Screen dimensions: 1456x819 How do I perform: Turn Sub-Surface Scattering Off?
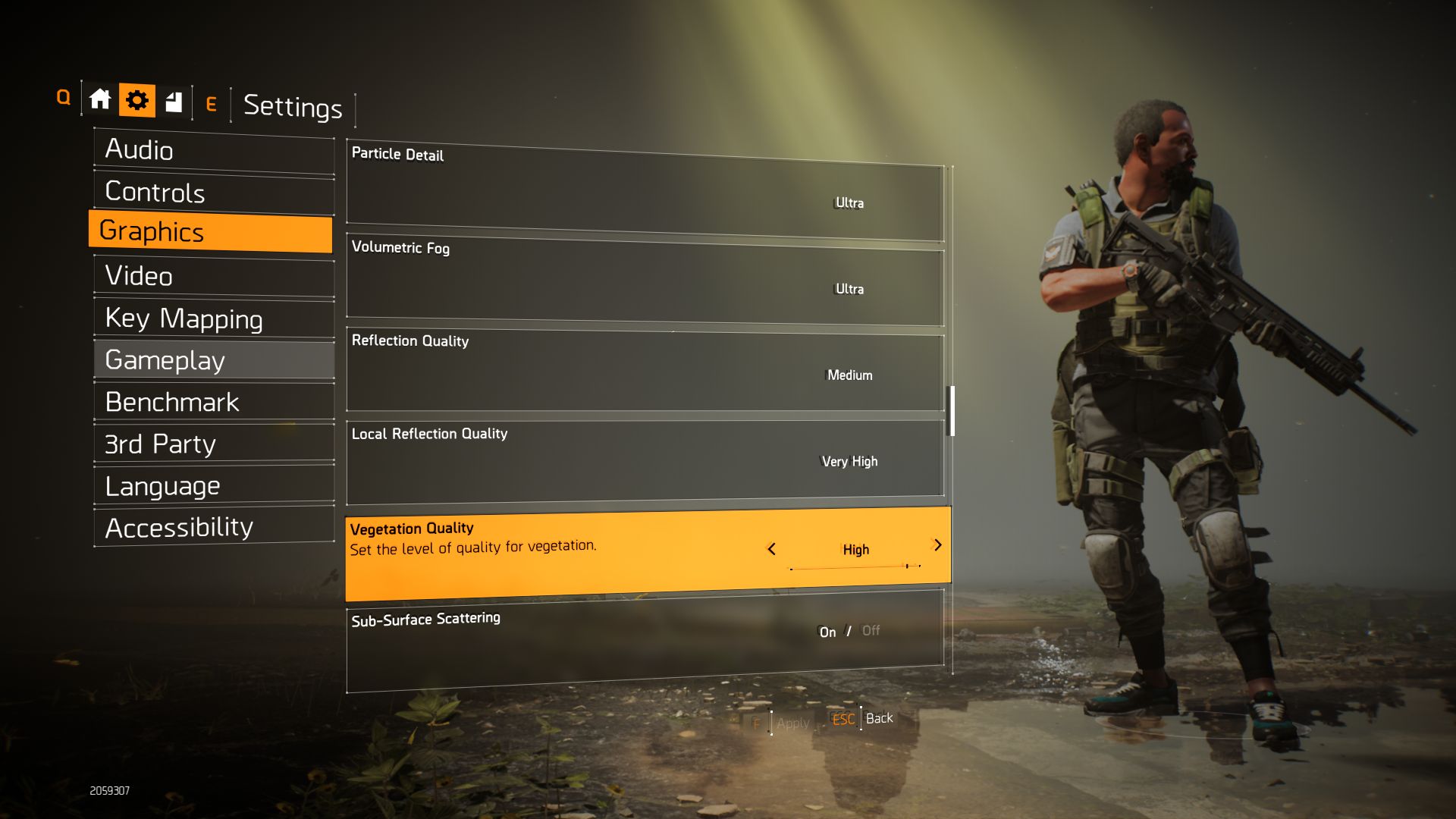click(x=871, y=631)
